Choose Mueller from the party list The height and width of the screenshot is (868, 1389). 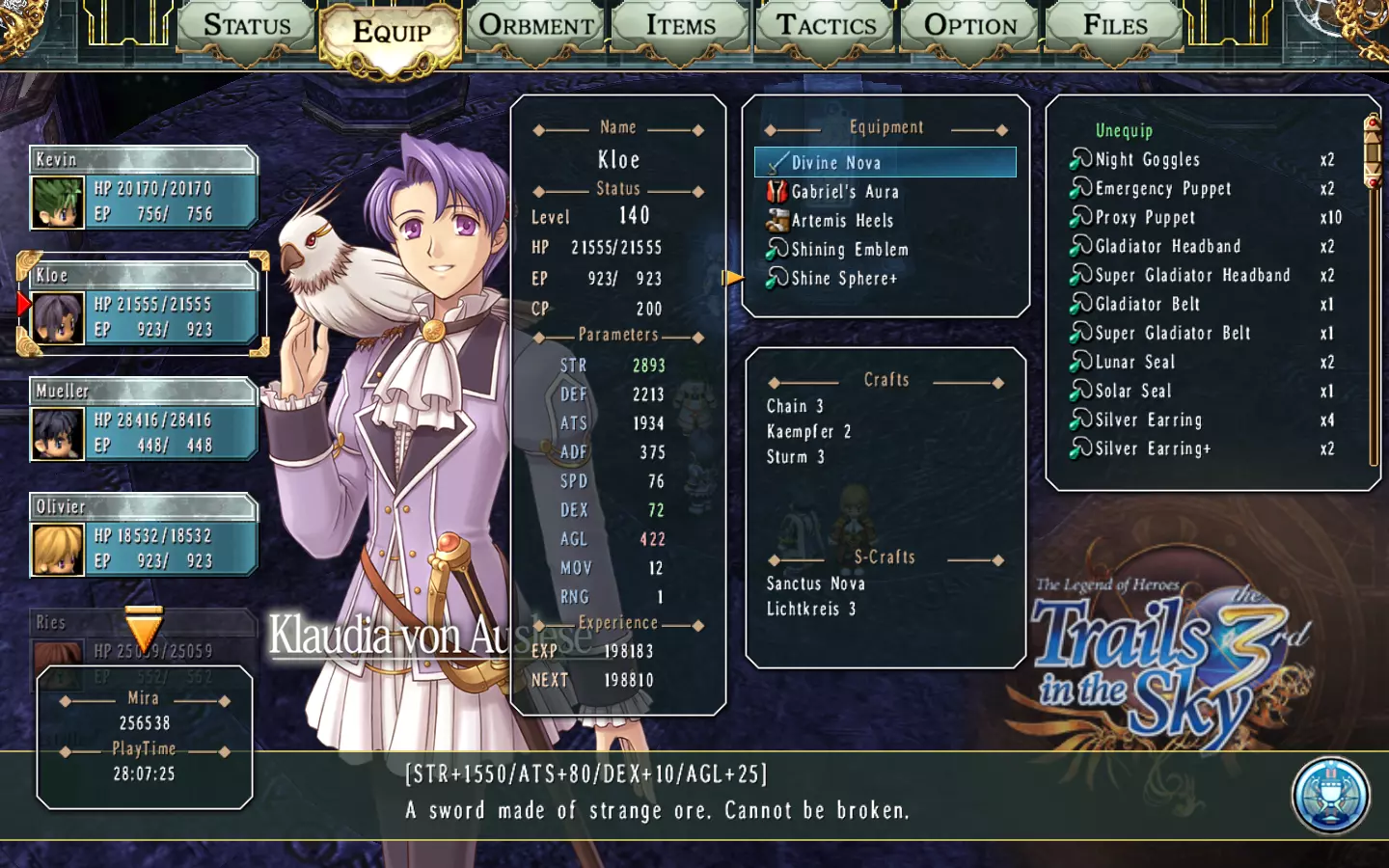point(144,420)
